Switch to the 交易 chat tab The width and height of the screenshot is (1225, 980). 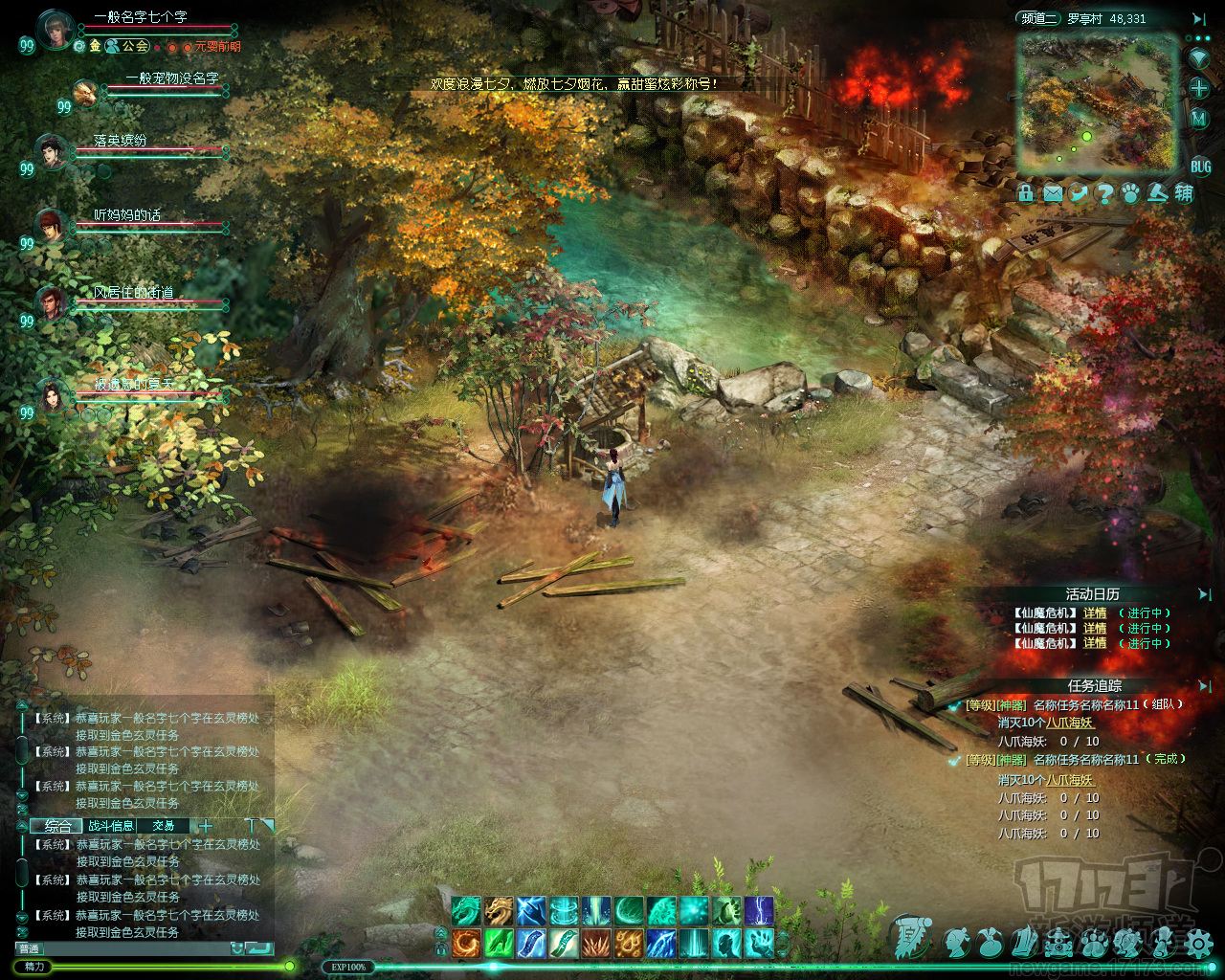click(164, 826)
